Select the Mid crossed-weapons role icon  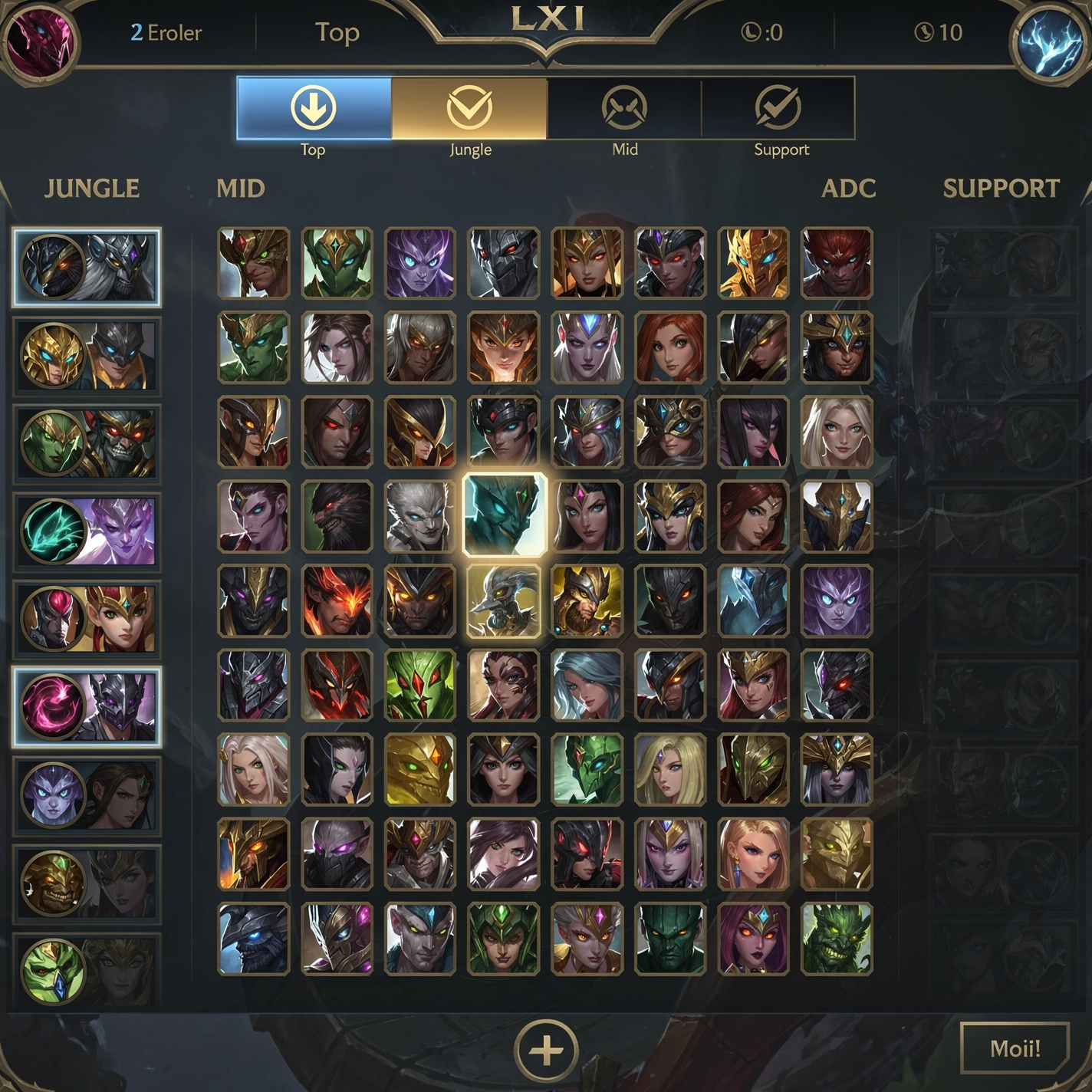click(625, 108)
